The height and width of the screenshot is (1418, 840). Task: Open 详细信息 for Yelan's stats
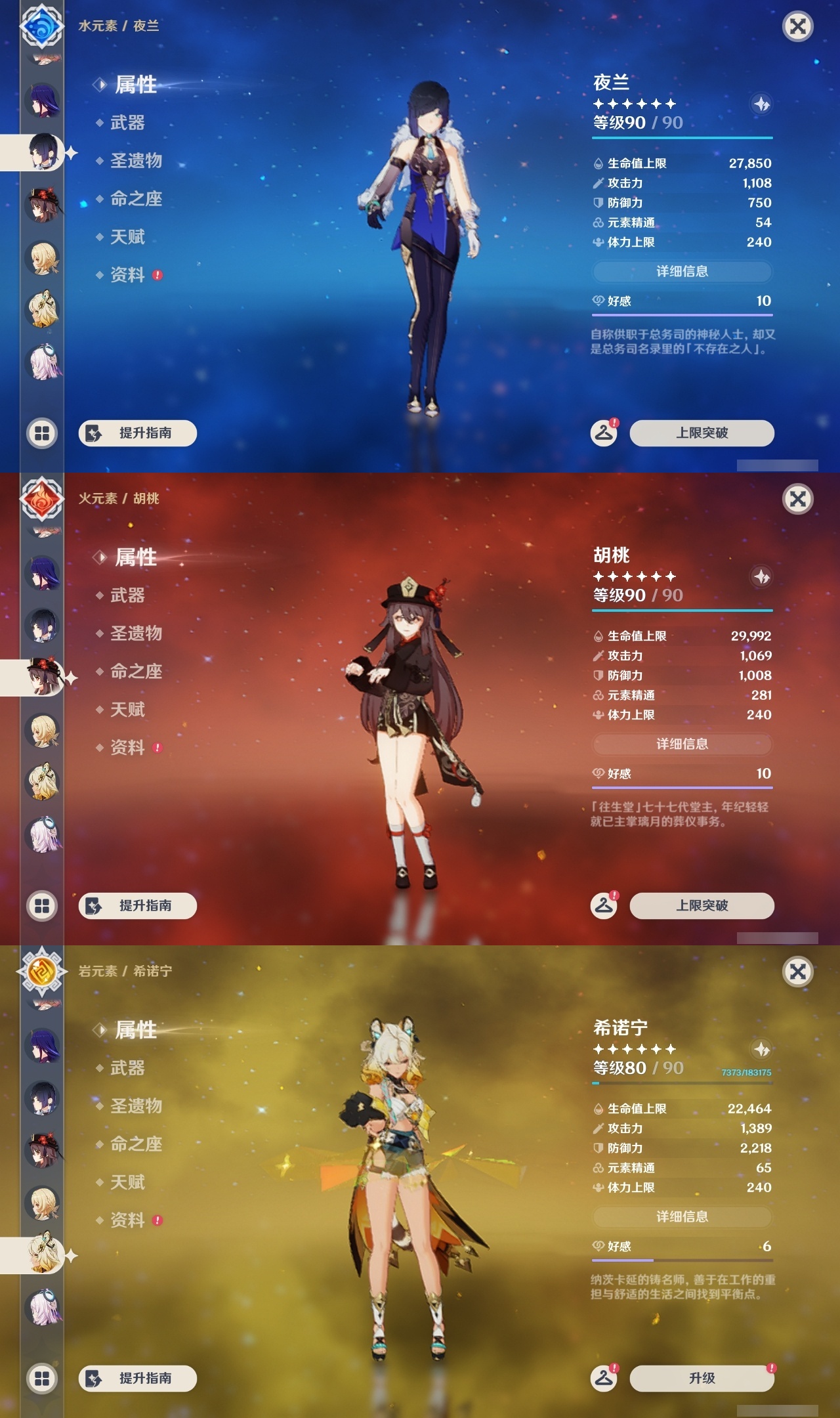pyautogui.click(x=682, y=271)
